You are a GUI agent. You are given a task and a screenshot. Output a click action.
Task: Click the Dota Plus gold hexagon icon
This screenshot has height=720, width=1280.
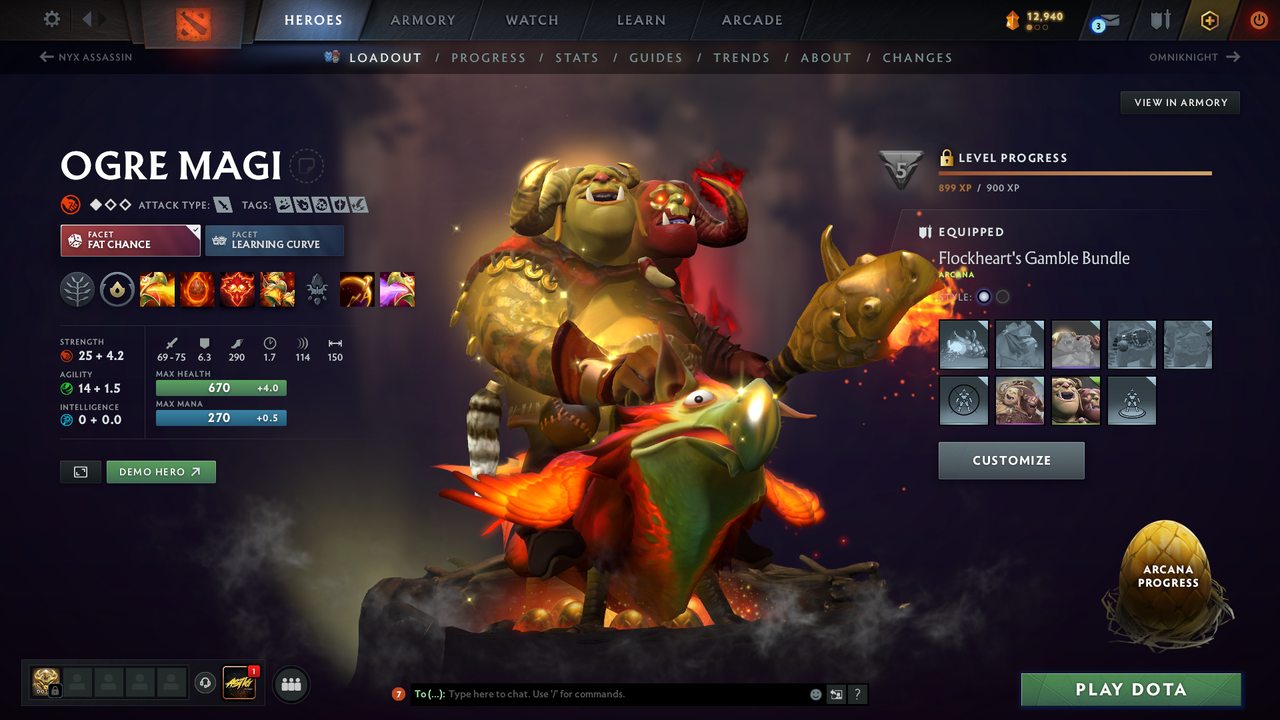coord(1209,20)
